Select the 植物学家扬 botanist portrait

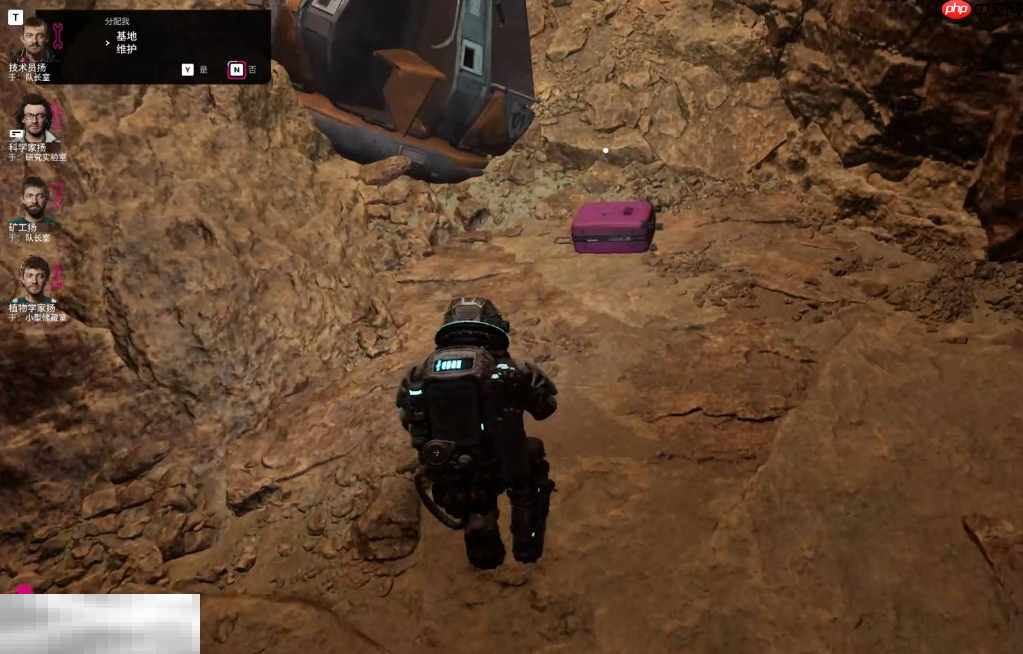(35, 278)
